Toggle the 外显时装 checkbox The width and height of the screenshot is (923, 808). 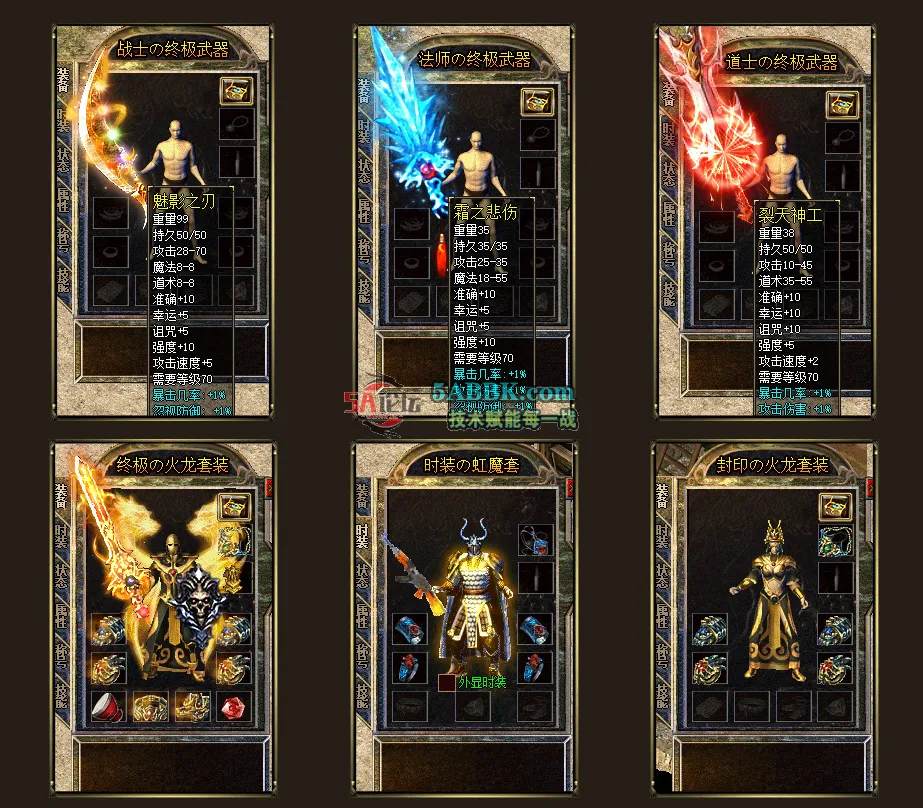[x=446, y=683]
